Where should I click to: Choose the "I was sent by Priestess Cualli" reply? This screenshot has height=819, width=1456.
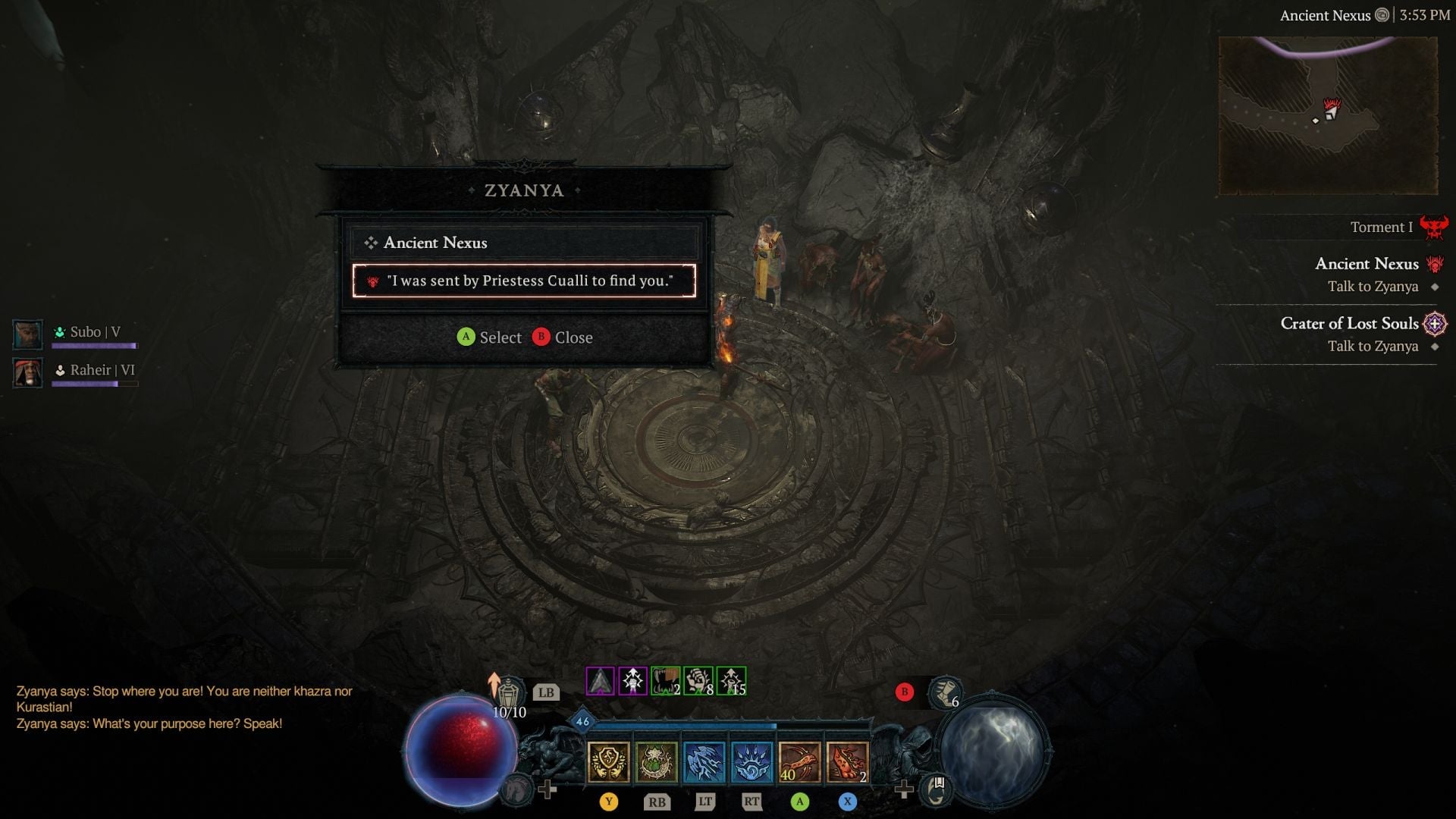point(524,281)
